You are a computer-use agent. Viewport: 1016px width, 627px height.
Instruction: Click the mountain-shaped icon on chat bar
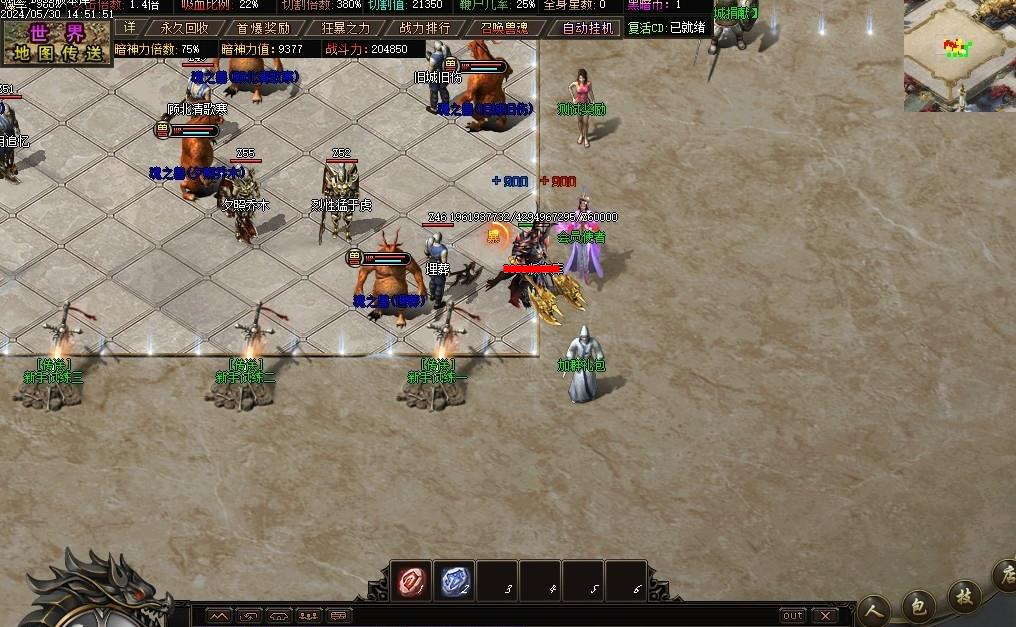coord(220,616)
